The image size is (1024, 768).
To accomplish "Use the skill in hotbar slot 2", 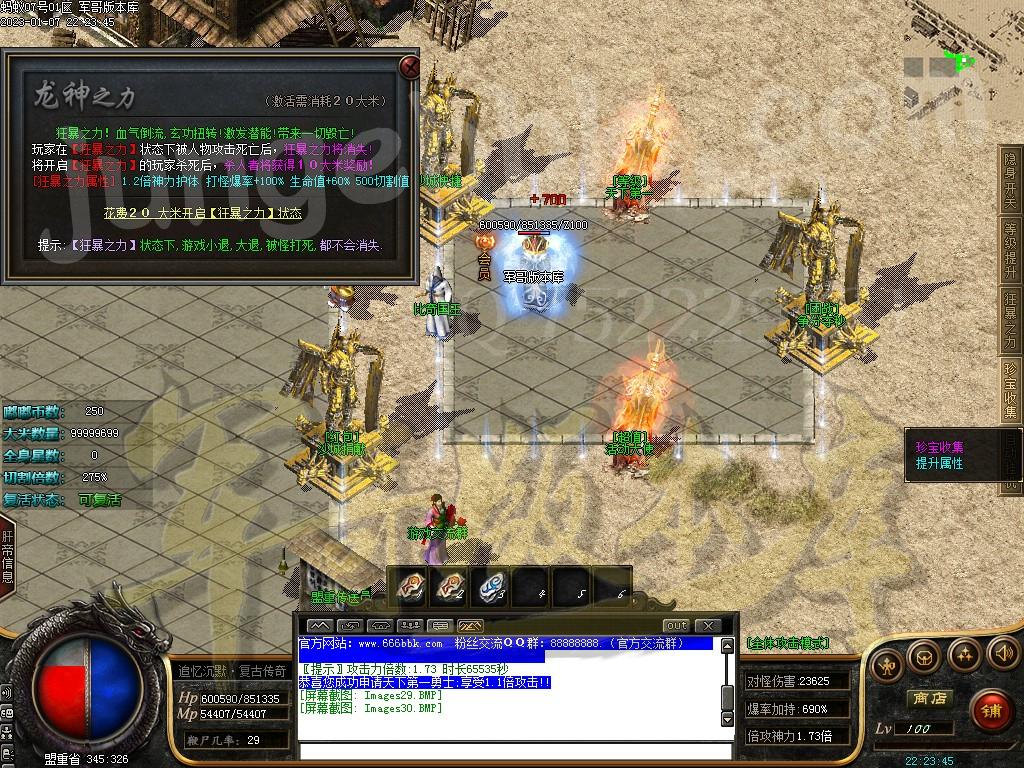I will pos(451,587).
